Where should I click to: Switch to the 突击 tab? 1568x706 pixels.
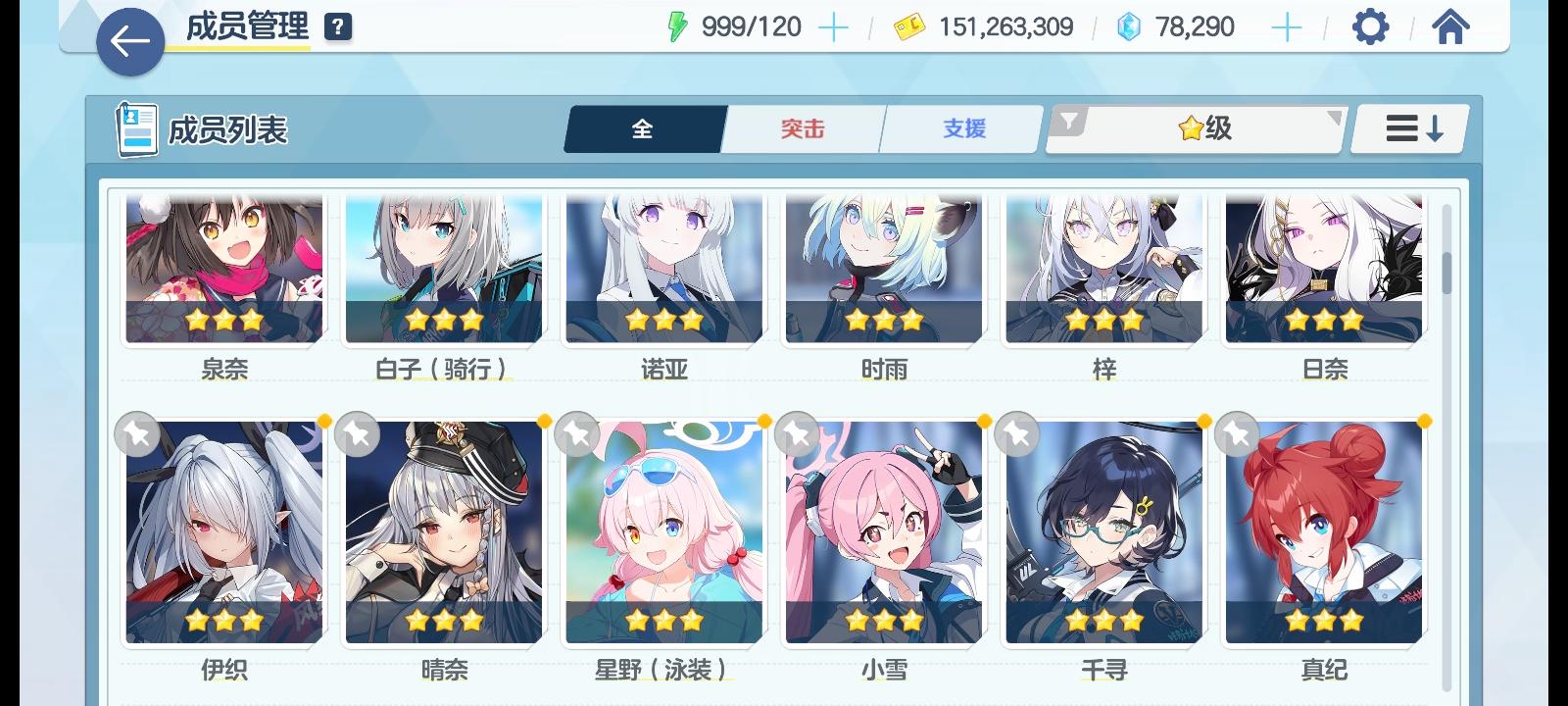802,127
